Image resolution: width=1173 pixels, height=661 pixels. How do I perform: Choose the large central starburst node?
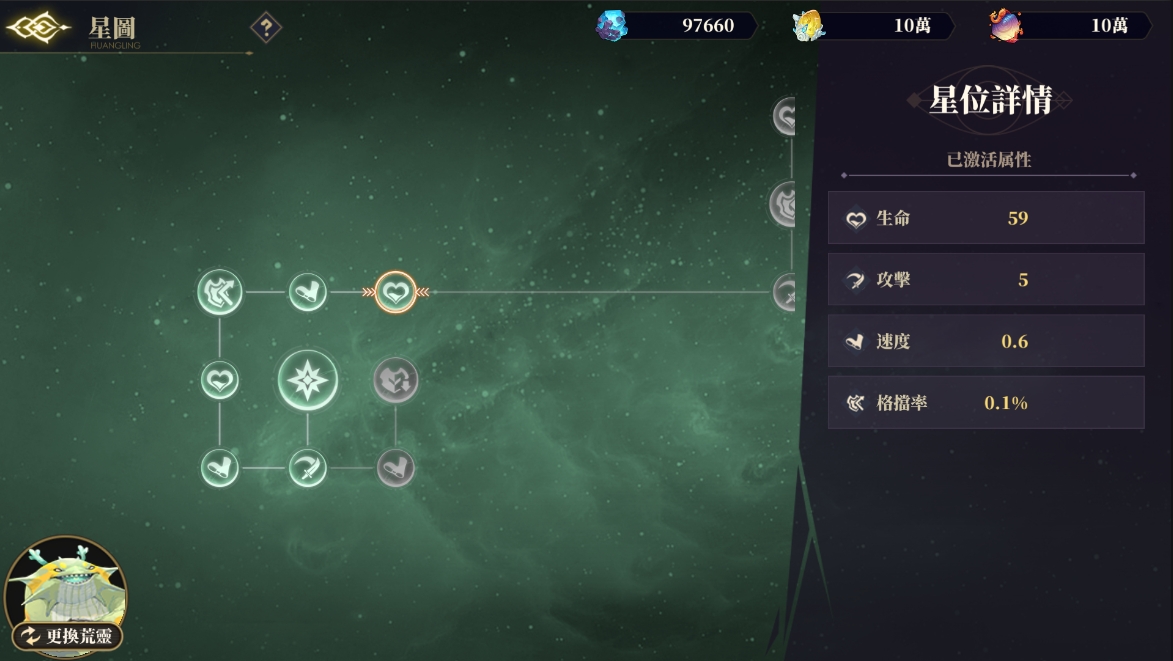click(x=307, y=380)
